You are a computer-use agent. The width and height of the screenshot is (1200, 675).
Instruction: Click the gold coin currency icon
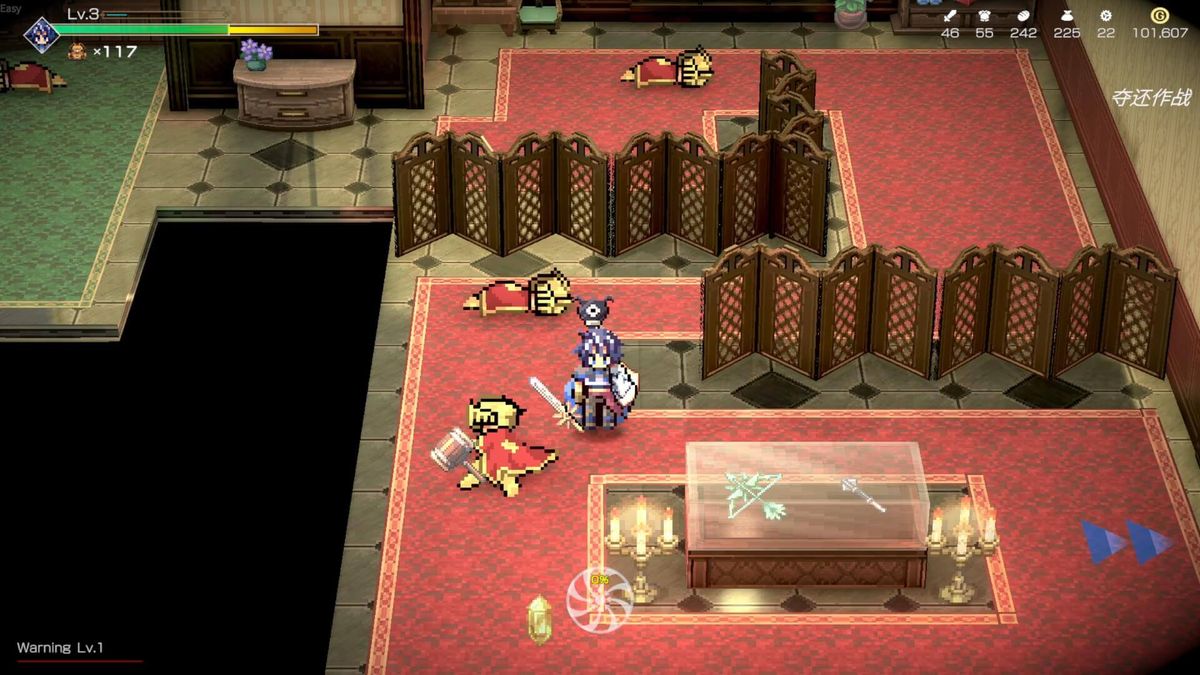pyautogui.click(x=1159, y=15)
